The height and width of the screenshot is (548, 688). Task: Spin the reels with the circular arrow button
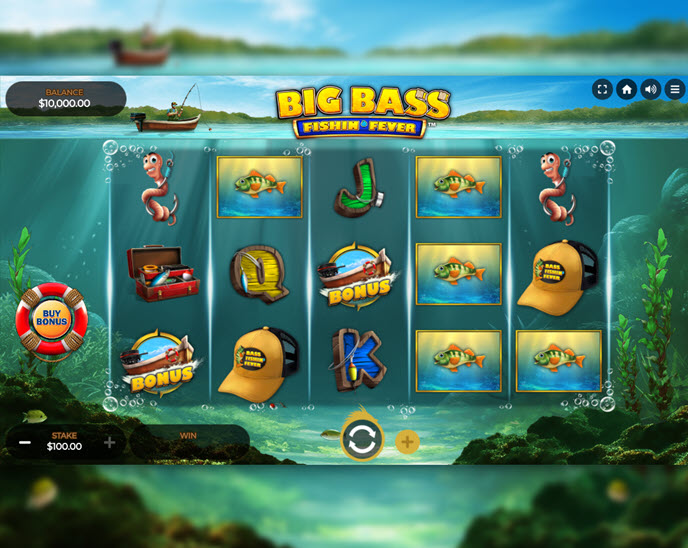pos(362,440)
